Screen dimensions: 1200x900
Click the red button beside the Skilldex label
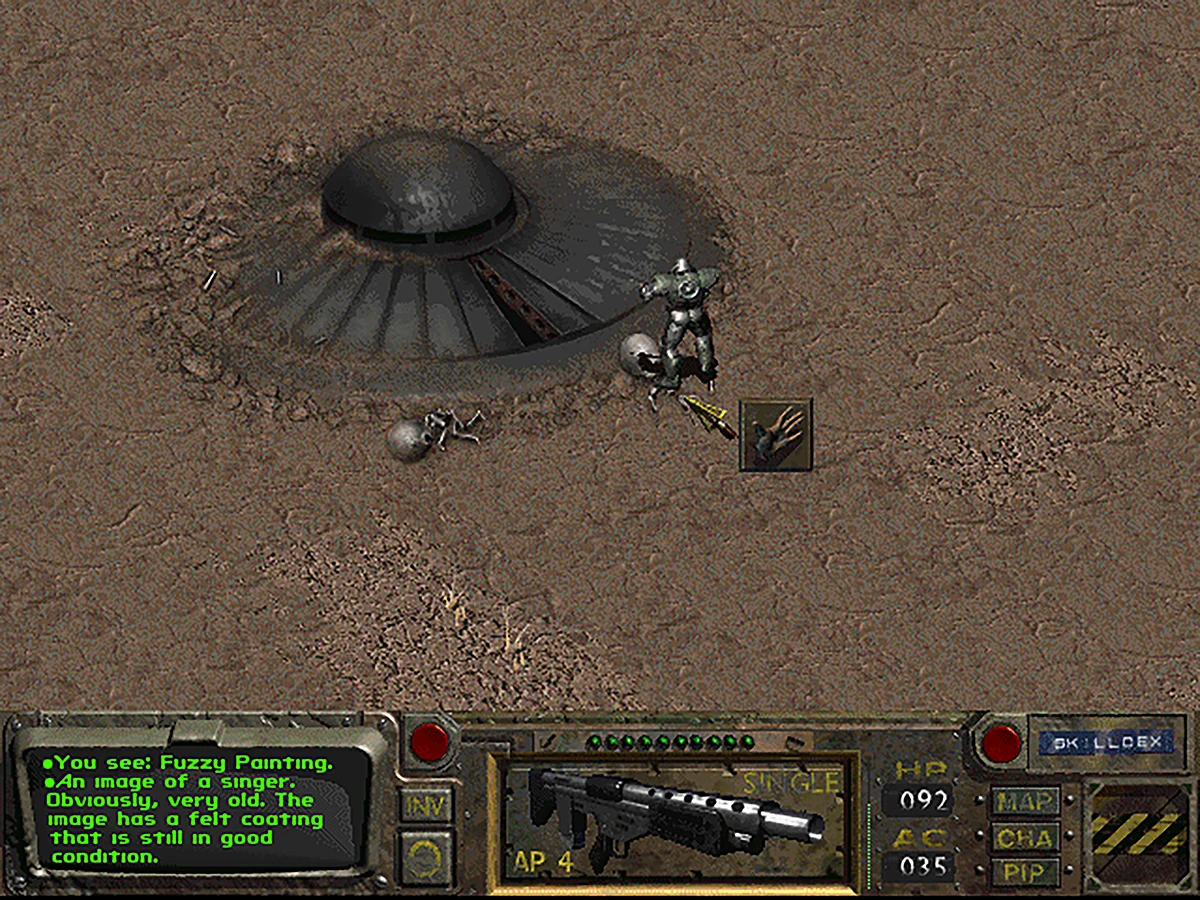(x=1001, y=743)
